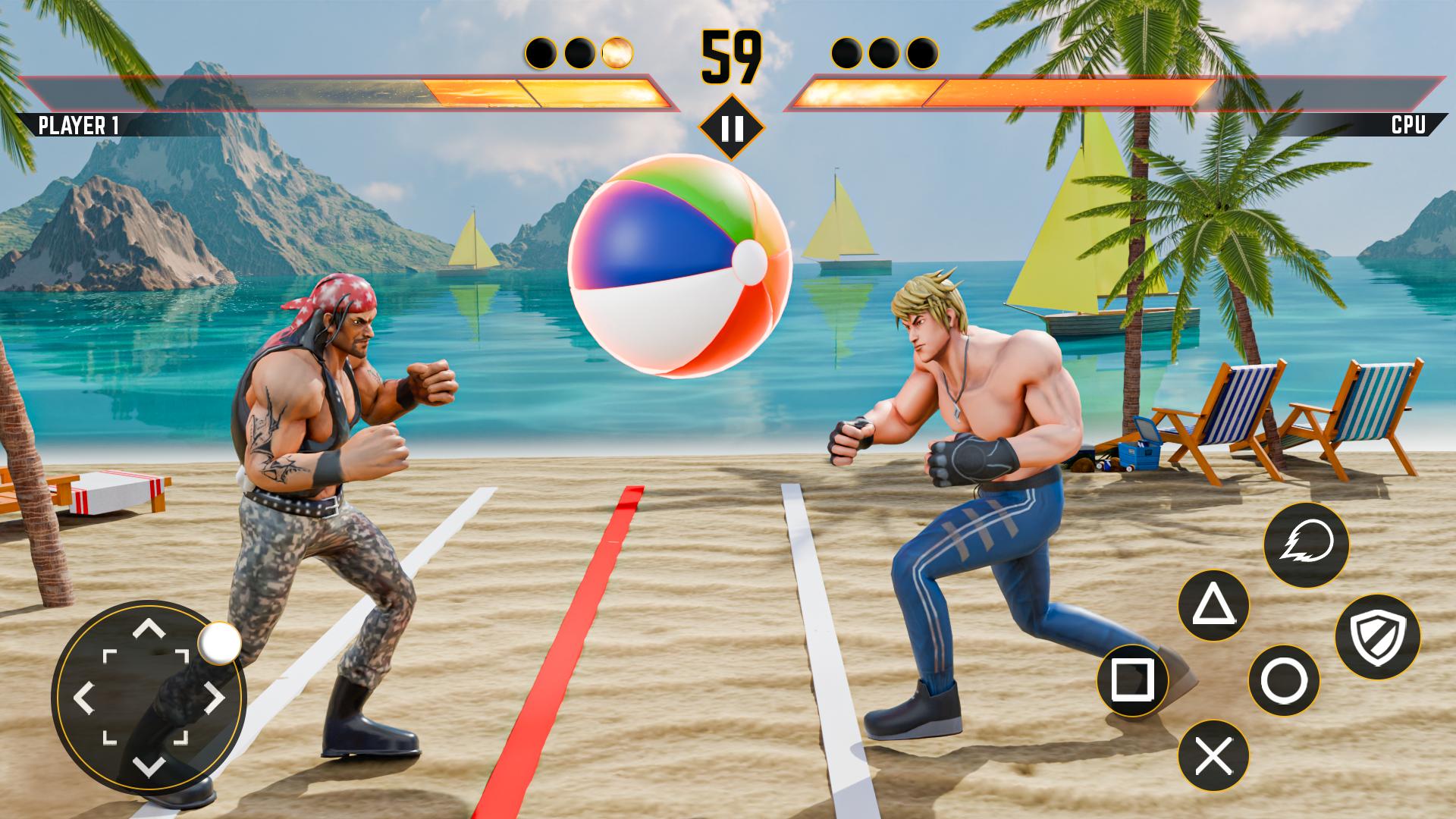Pause the fight with the diamond button

[732, 128]
